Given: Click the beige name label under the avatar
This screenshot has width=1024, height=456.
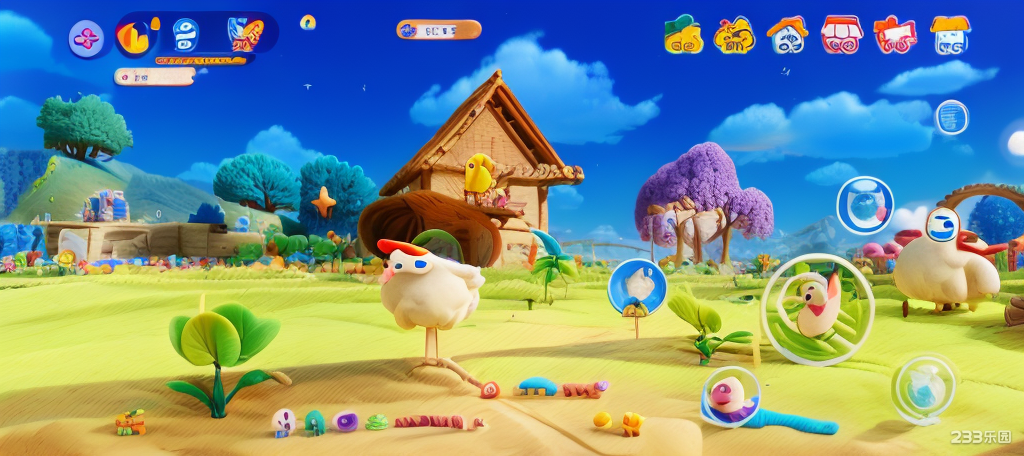Looking at the screenshot, I should click(154, 76).
